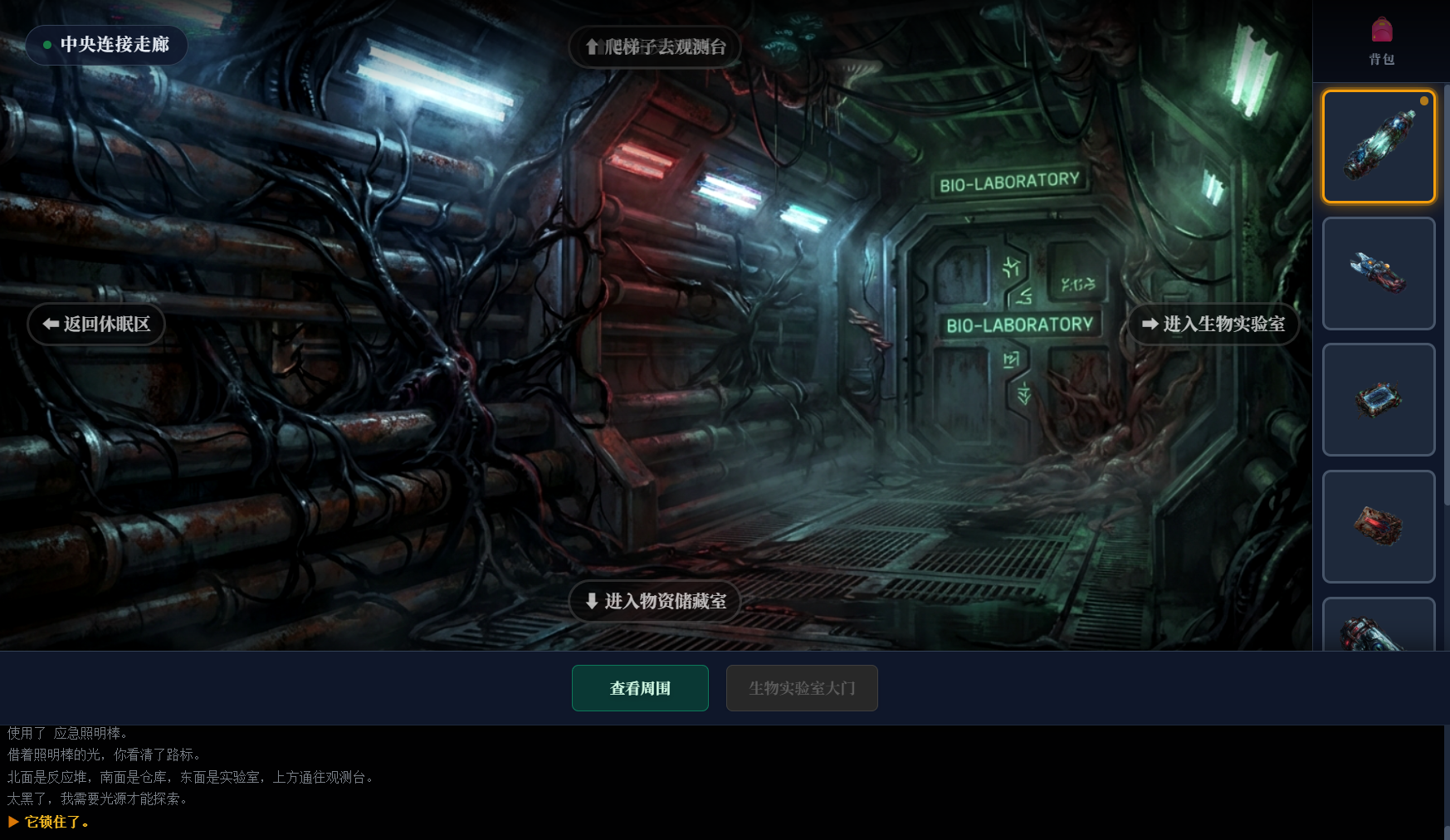The width and height of the screenshot is (1450, 840).
Task: Select the highlighted glowing light stick slot
Action: [x=1379, y=147]
